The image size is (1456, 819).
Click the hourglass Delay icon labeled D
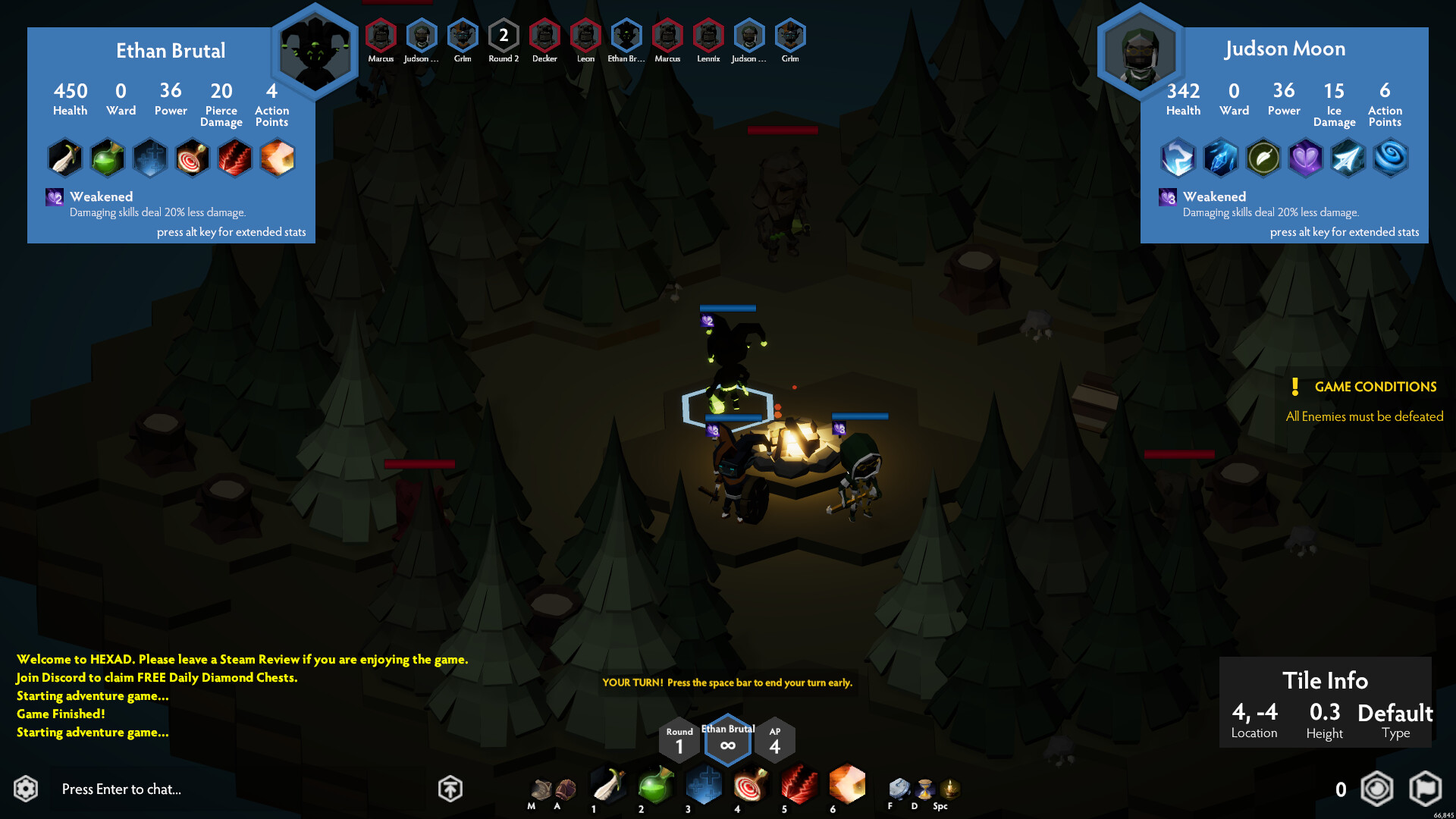[x=924, y=789]
